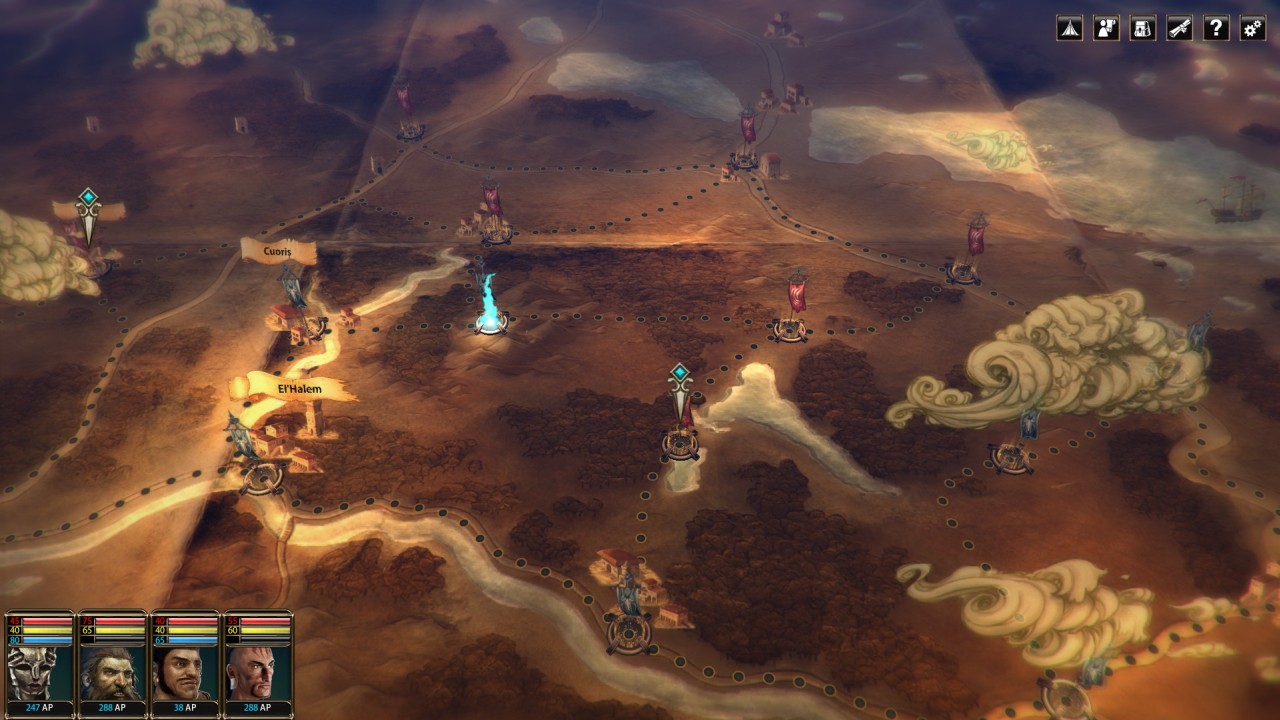Open the gears settings menu
The width and height of the screenshot is (1280, 720).
pos(1252,28)
